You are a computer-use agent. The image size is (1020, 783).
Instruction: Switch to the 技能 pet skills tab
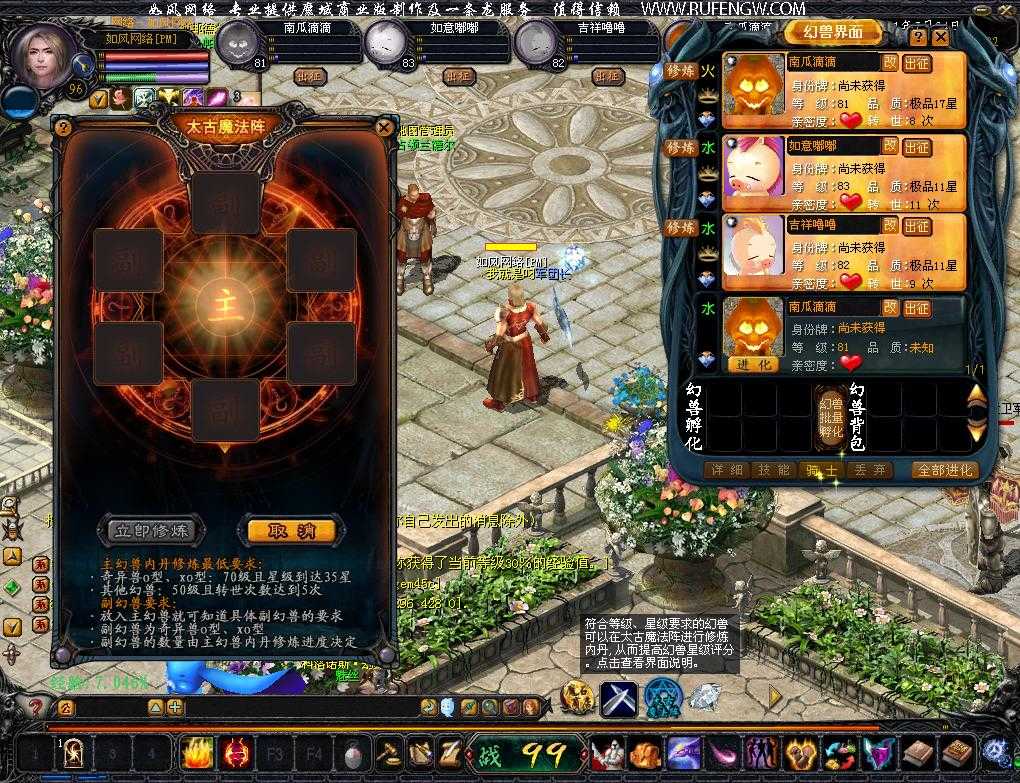coord(770,470)
